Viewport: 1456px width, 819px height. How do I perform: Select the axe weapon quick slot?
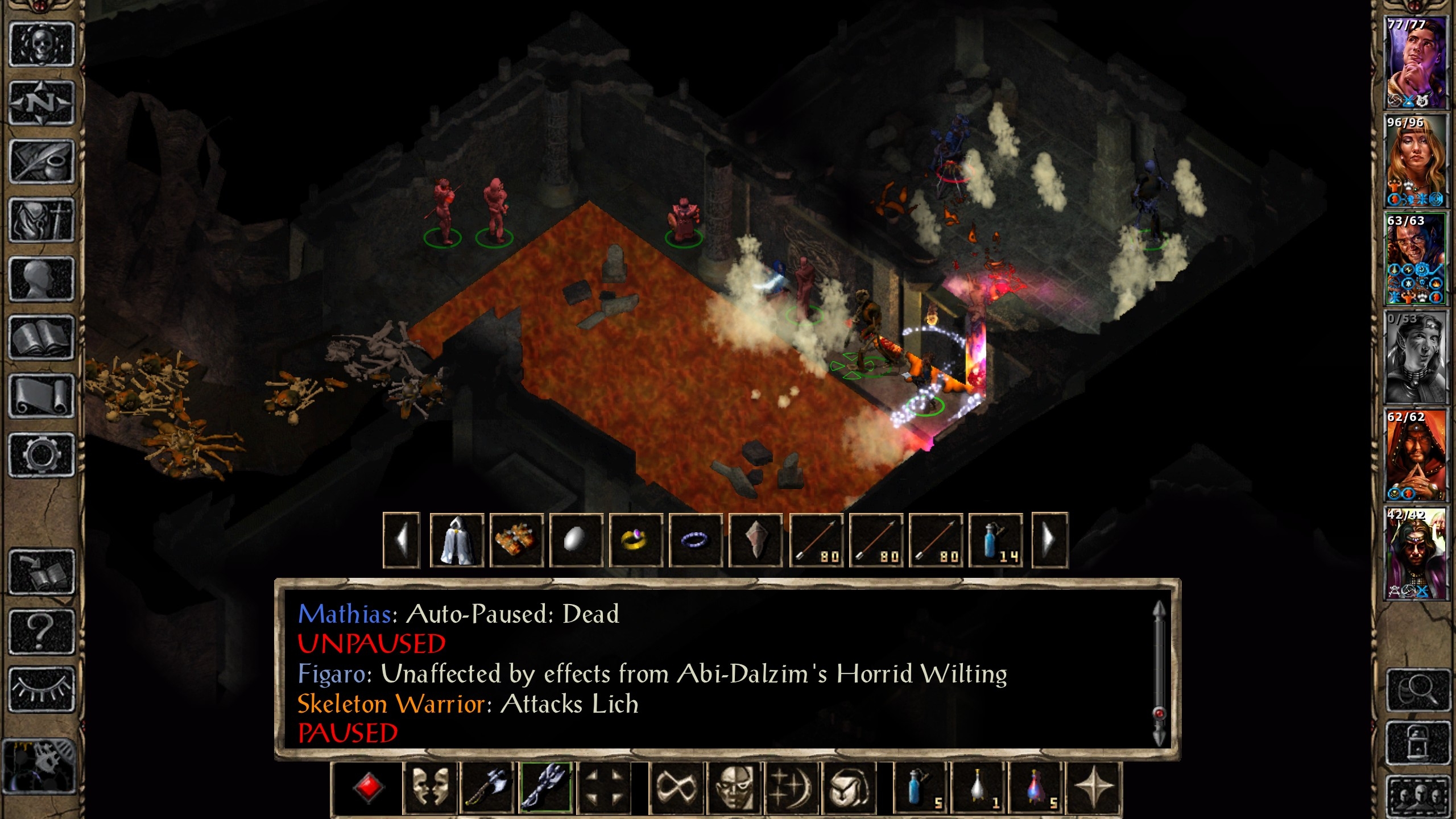pyautogui.click(x=487, y=788)
